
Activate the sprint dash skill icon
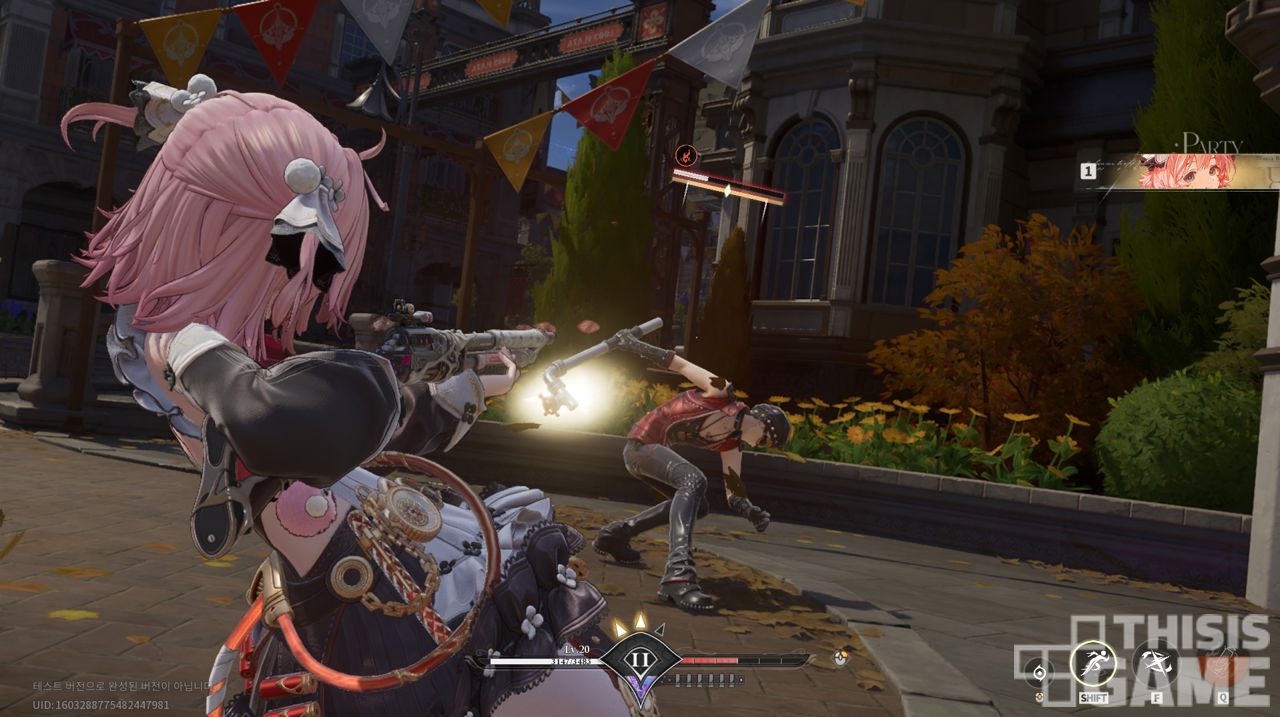click(x=1092, y=663)
